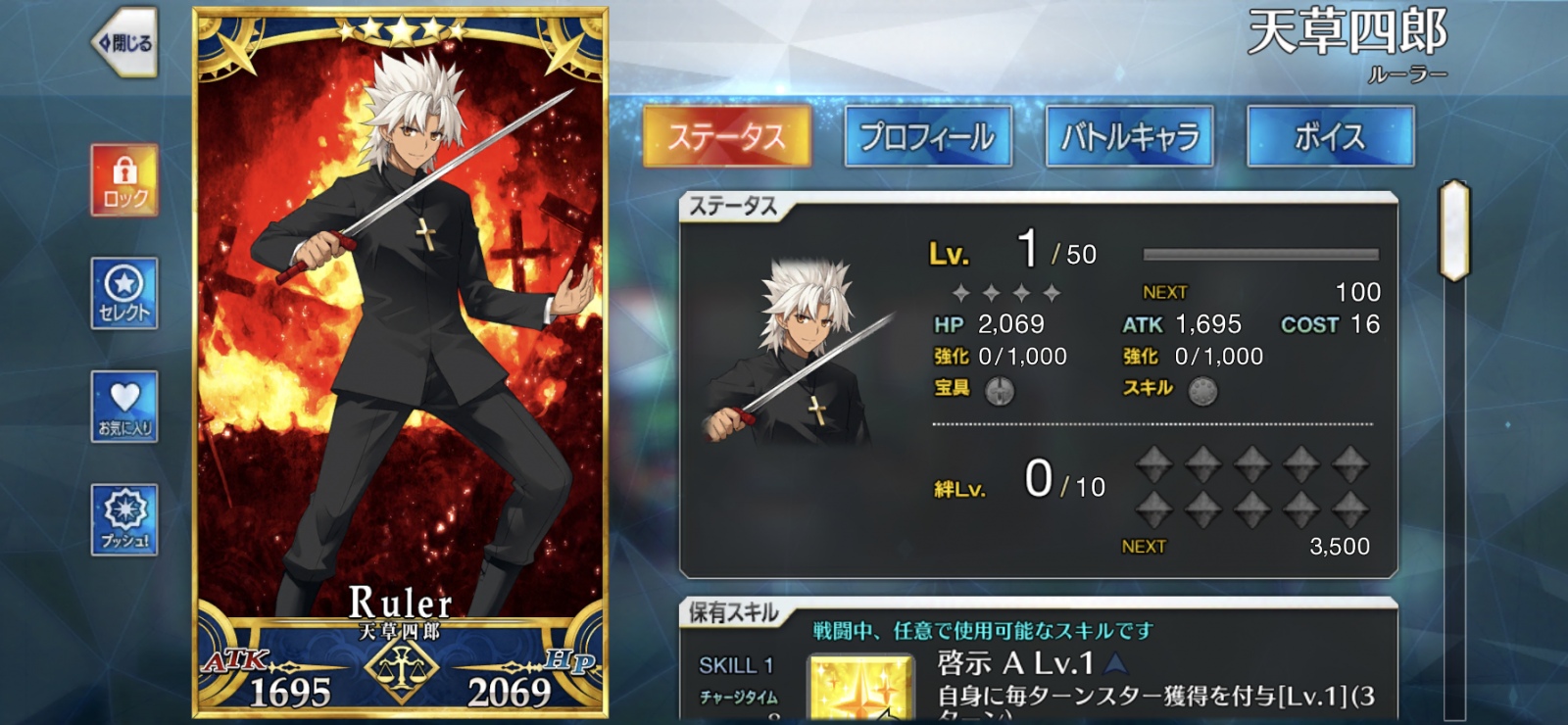Screen dimensions: 1568x725
Task: Click the four-star rating icons under Lv. 1
Action: tap(1004, 291)
